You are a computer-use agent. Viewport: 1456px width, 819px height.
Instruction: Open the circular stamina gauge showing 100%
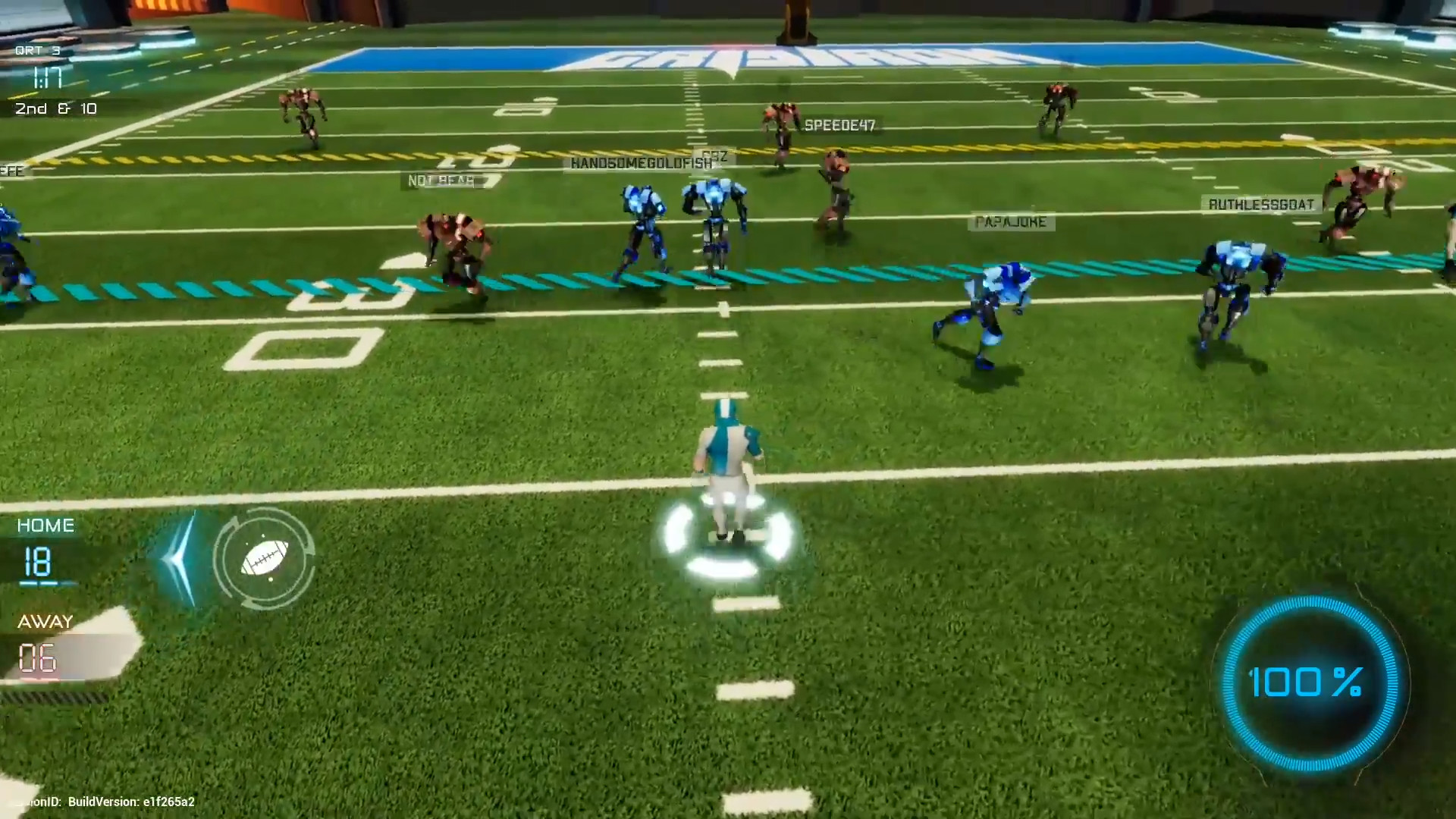(x=1309, y=682)
